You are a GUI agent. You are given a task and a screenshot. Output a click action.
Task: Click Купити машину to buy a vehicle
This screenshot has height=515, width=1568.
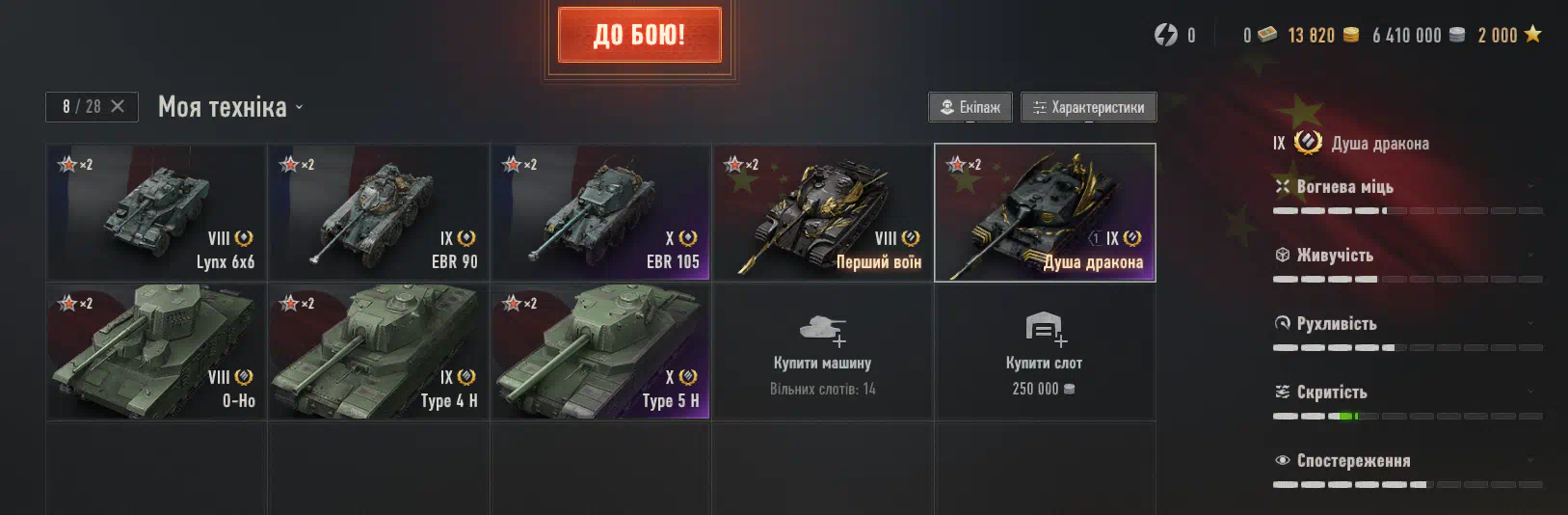coord(822,351)
